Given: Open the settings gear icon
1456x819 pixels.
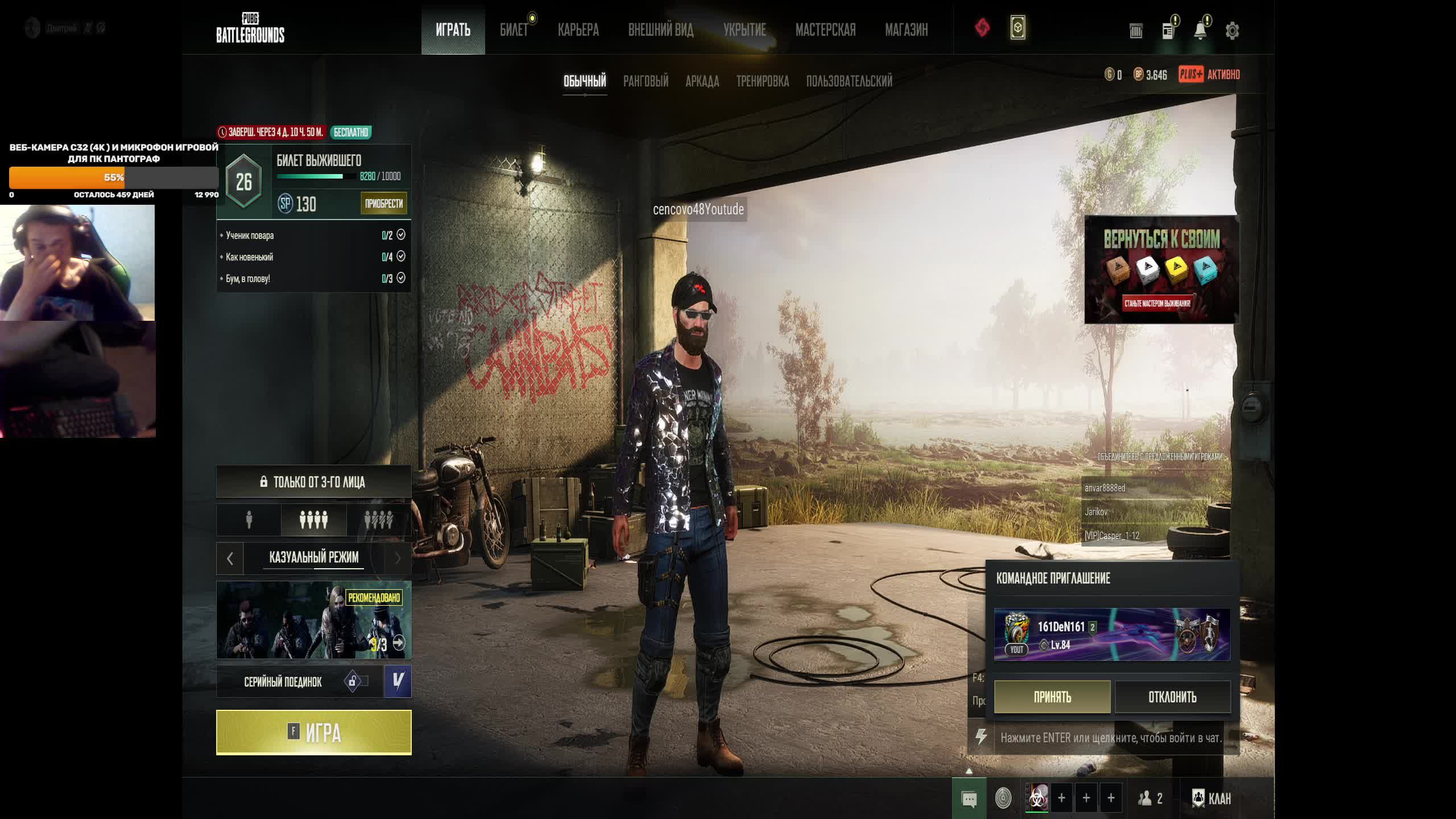Looking at the screenshot, I should (1232, 31).
